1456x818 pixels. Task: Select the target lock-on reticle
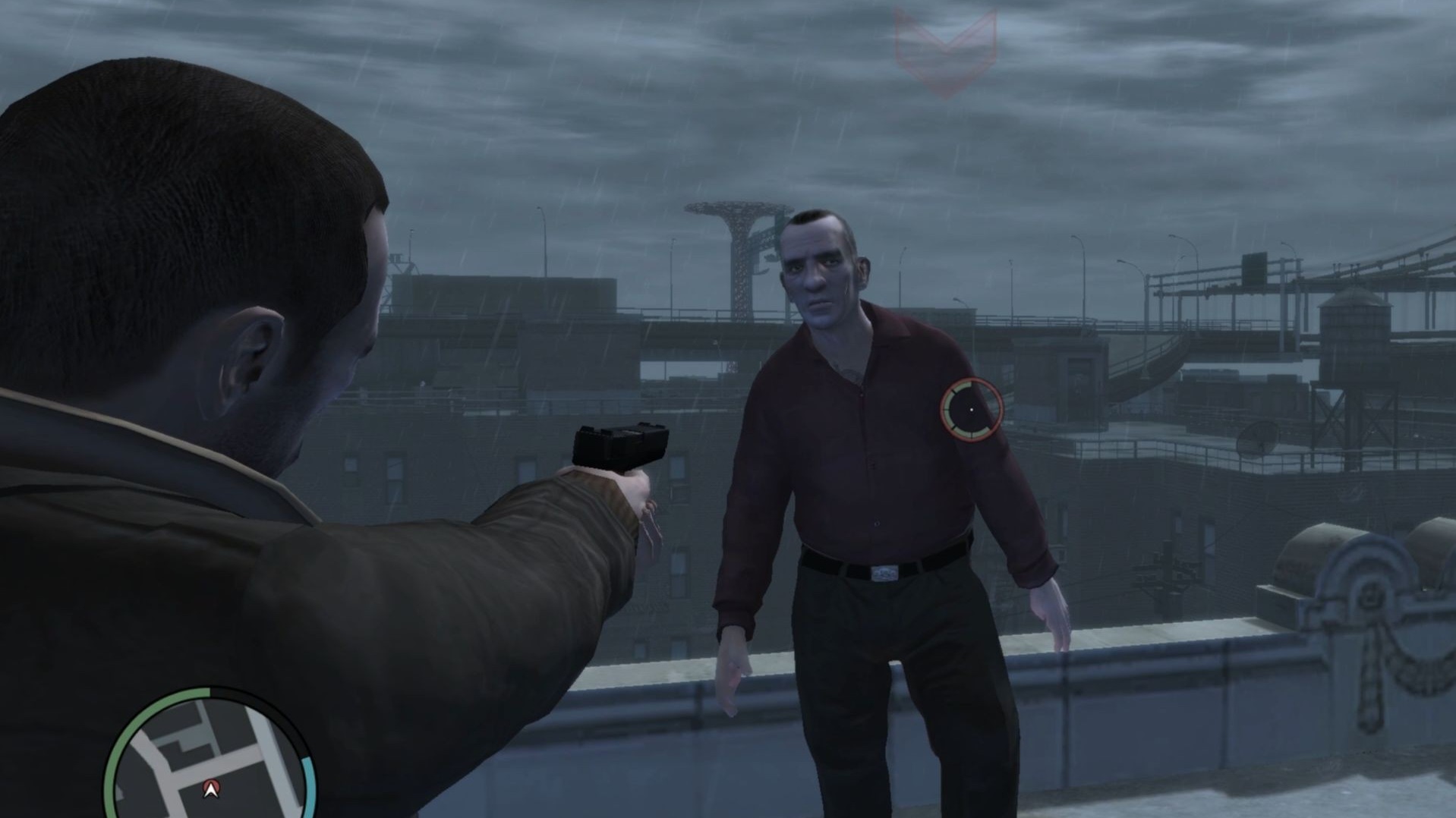click(972, 410)
